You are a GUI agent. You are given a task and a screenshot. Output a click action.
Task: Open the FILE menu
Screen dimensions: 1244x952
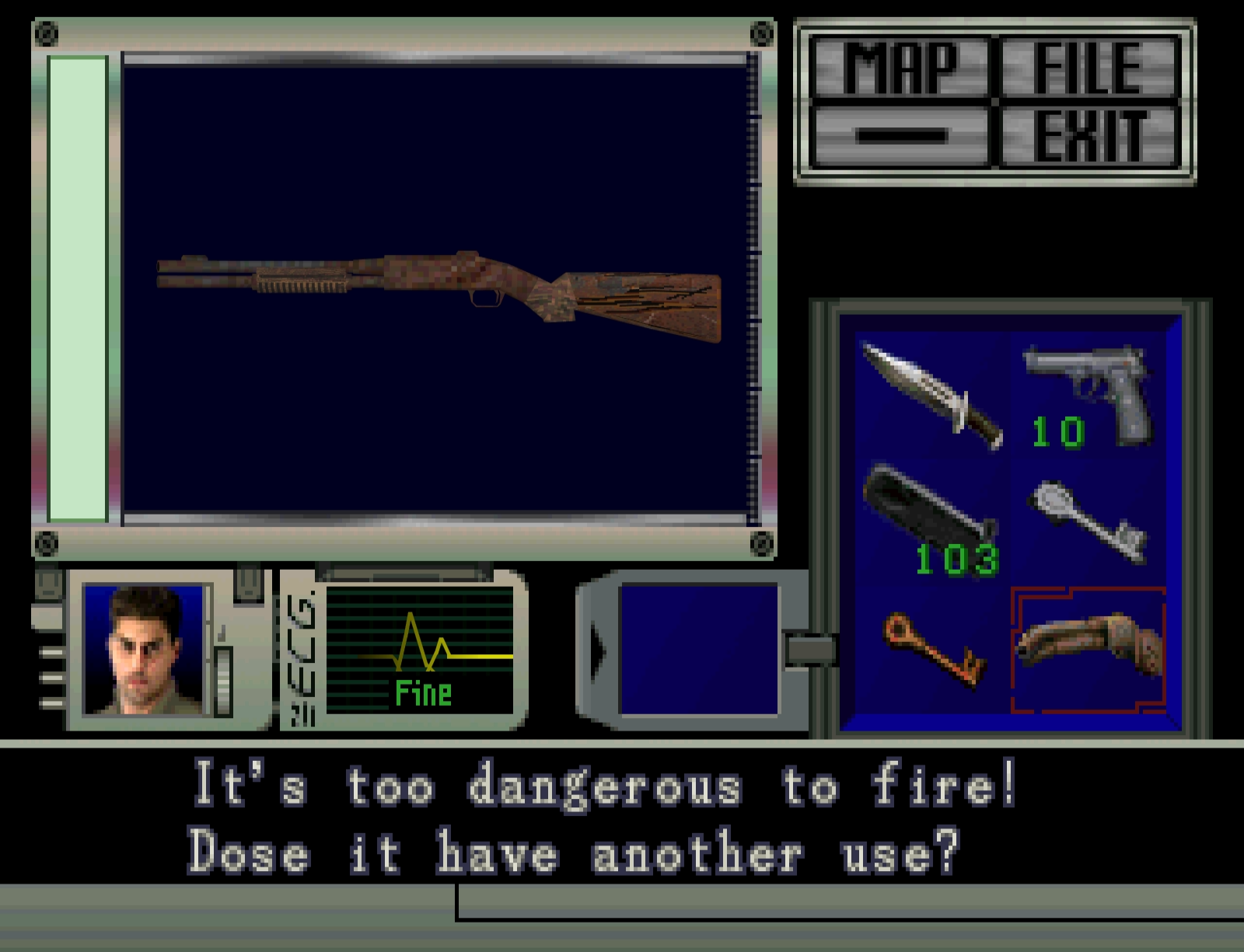(1088, 67)
